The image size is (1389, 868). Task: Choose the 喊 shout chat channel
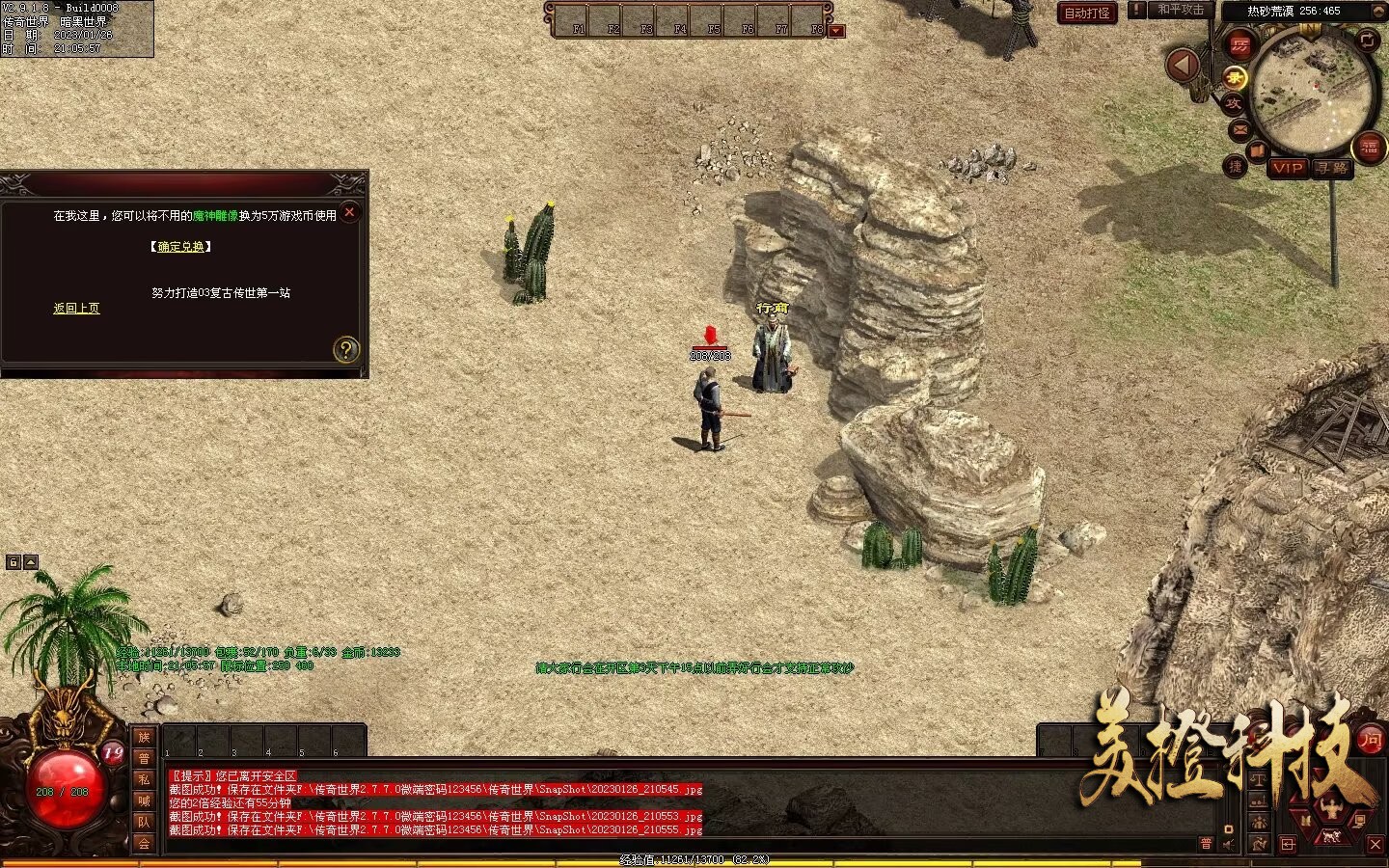144,800
